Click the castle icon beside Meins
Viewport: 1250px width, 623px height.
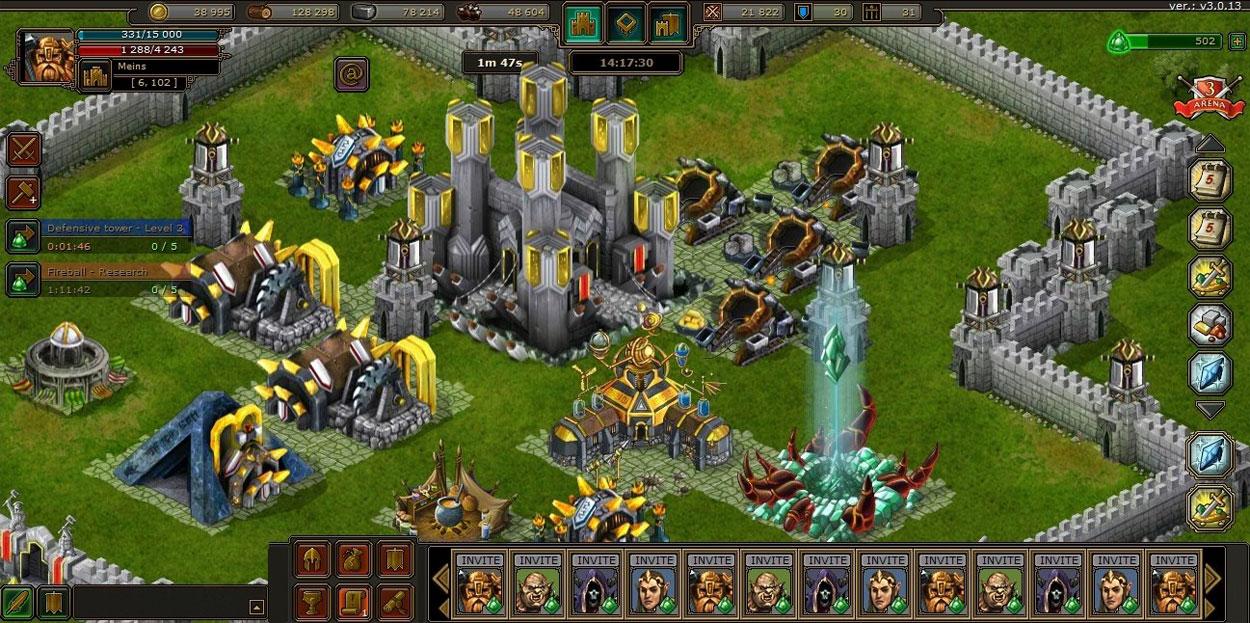pyautogui.click(x=95, y=75)
